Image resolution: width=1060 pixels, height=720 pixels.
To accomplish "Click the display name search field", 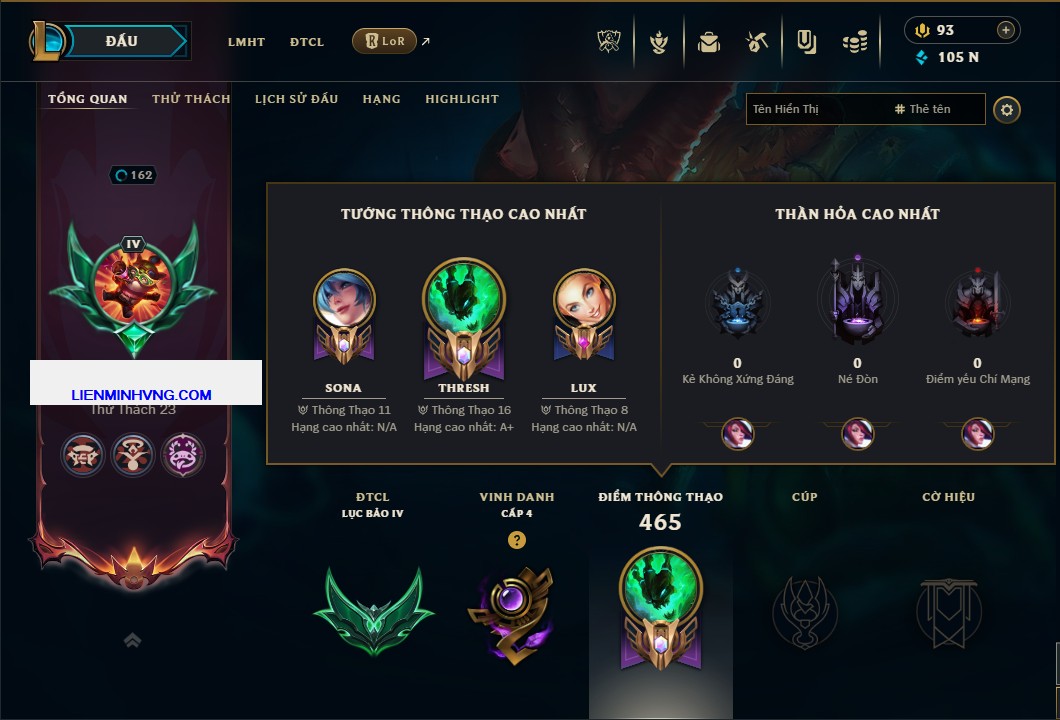I will point(815,109).
